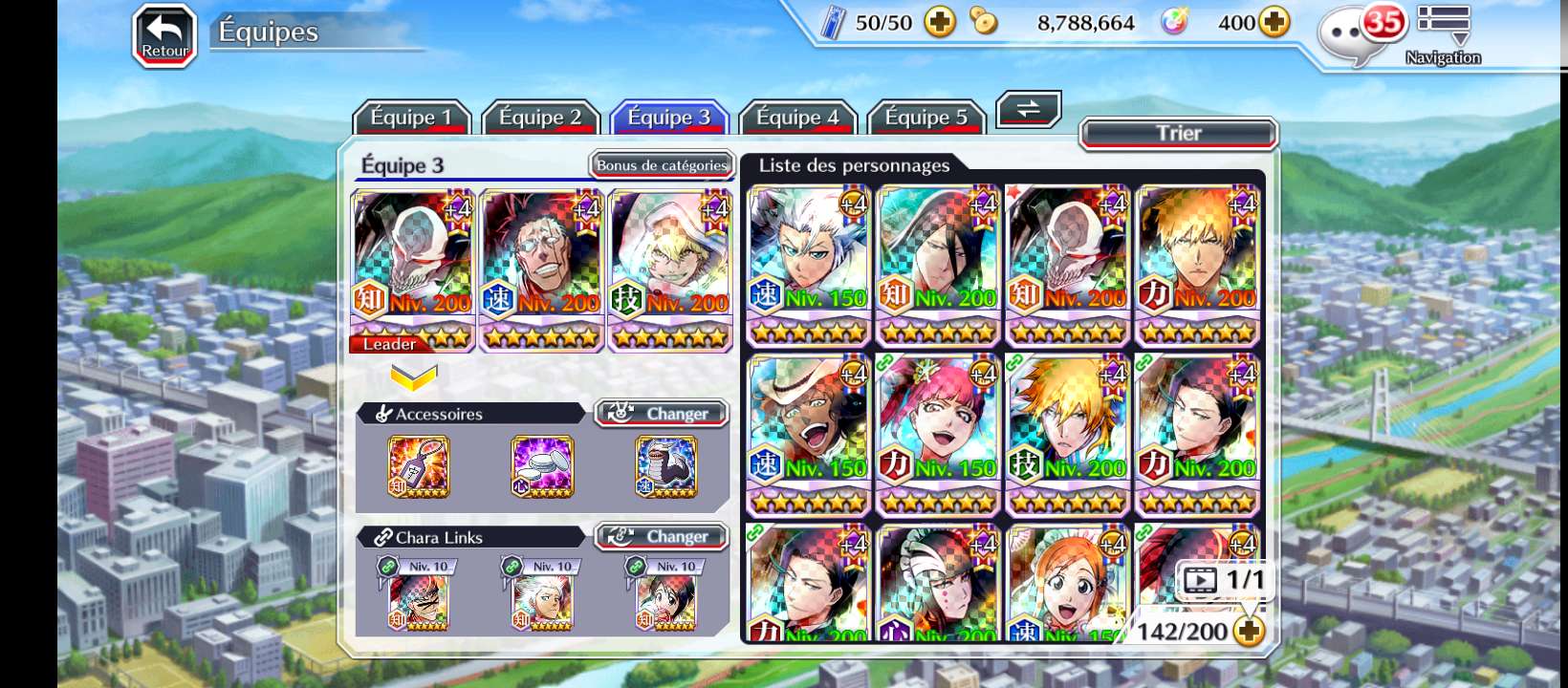Click the swap arrows button beside team tabs
This screenshot has width=1568, height=688.
(x=1028, y=109)
